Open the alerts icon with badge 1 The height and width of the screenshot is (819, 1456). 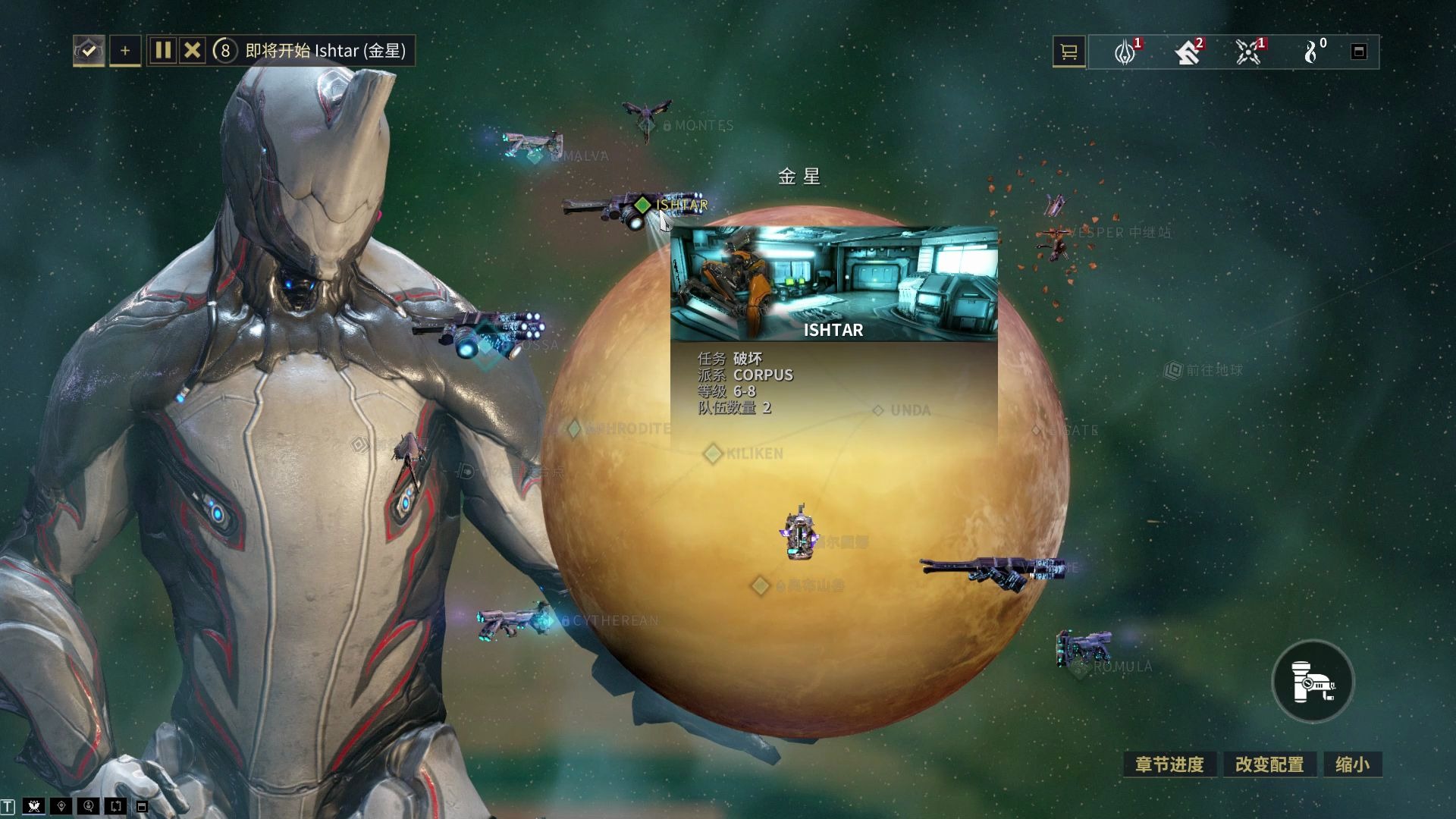pos(1125,52)
